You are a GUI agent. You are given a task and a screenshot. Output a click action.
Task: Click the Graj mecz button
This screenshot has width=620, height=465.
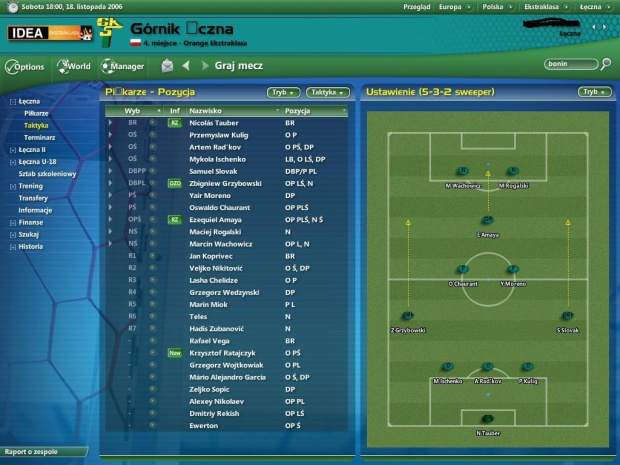tap(238, 66)
